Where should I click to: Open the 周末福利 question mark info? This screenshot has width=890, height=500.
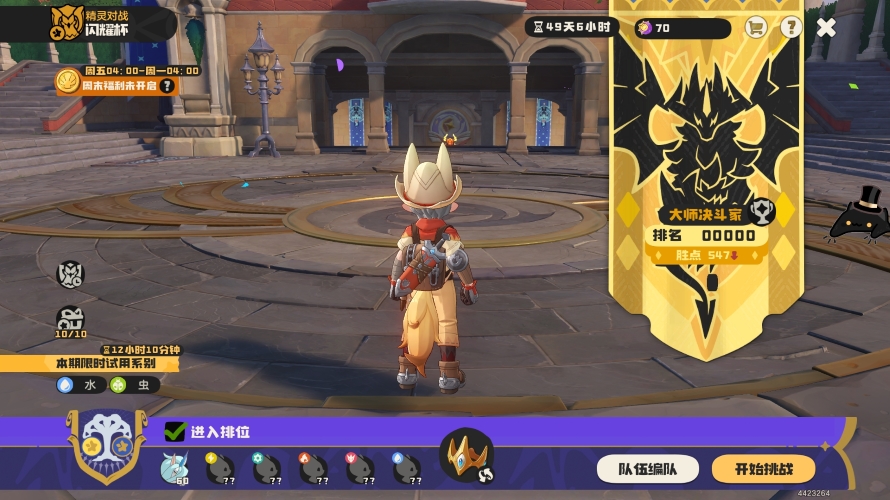(167, 86)
